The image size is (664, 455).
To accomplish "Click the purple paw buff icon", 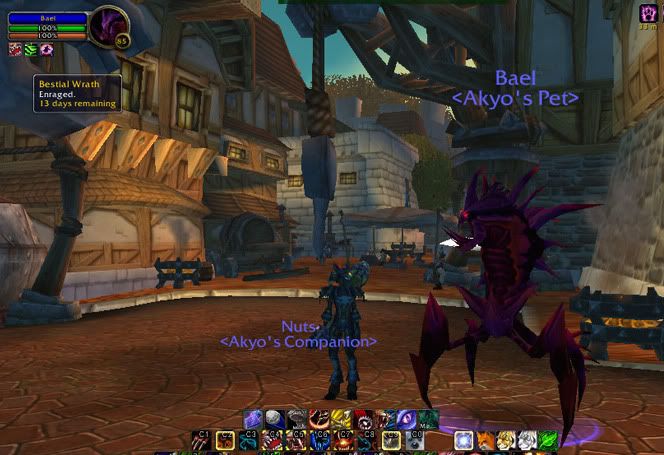I will 46,49.
